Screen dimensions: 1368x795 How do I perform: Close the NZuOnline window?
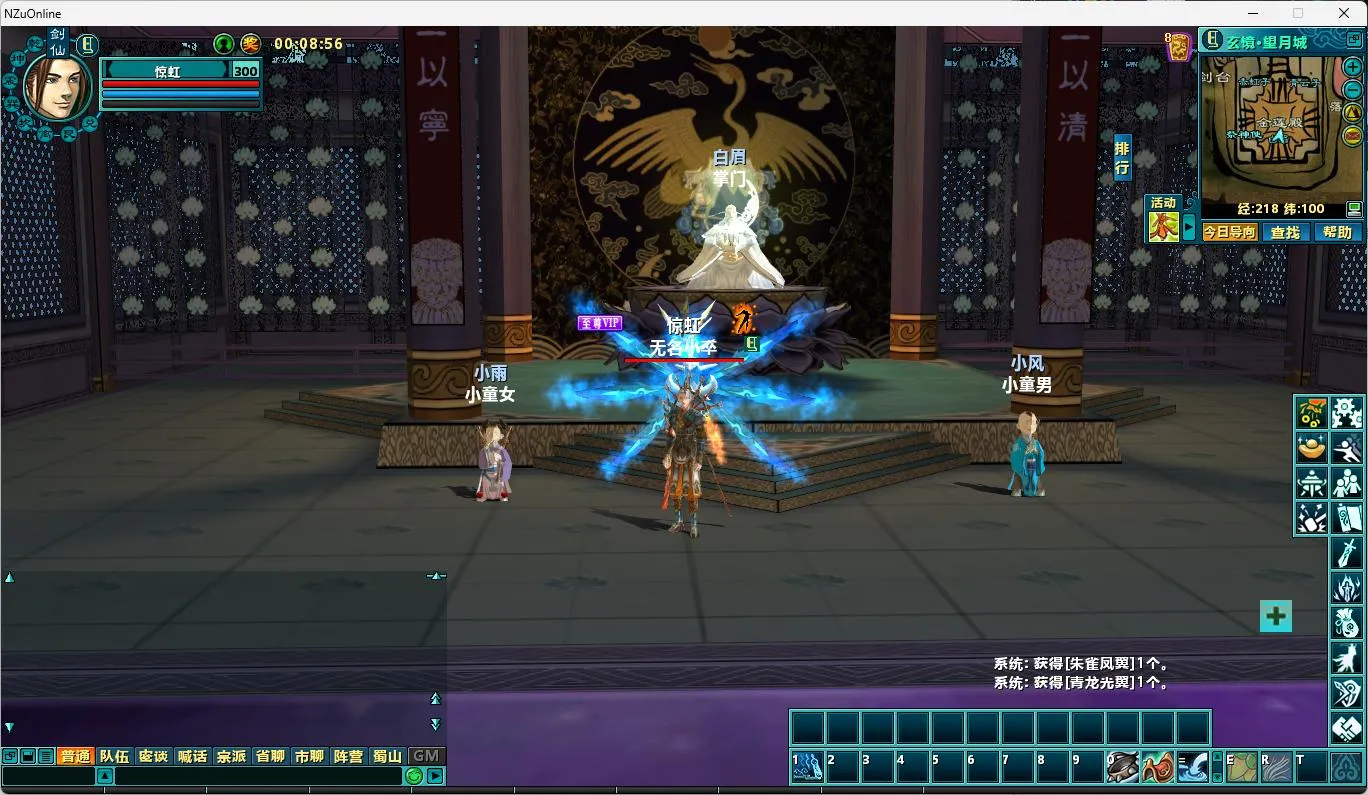coord(1344,13)
